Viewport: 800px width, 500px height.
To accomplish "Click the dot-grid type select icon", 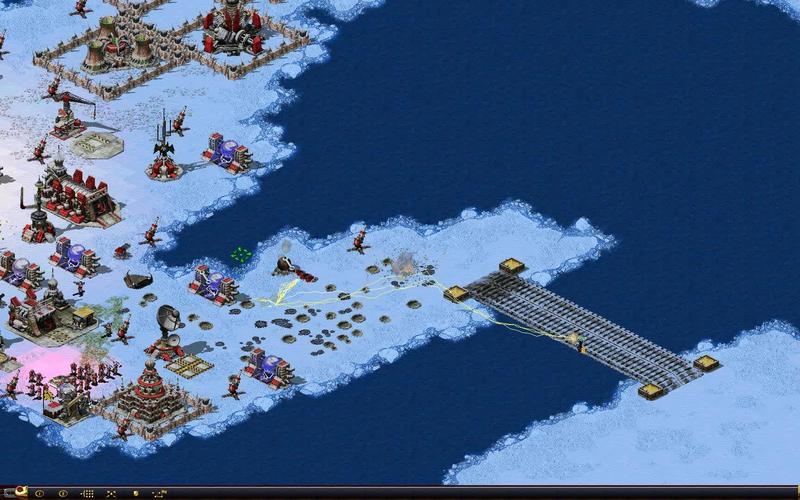I will pos(87,493).
